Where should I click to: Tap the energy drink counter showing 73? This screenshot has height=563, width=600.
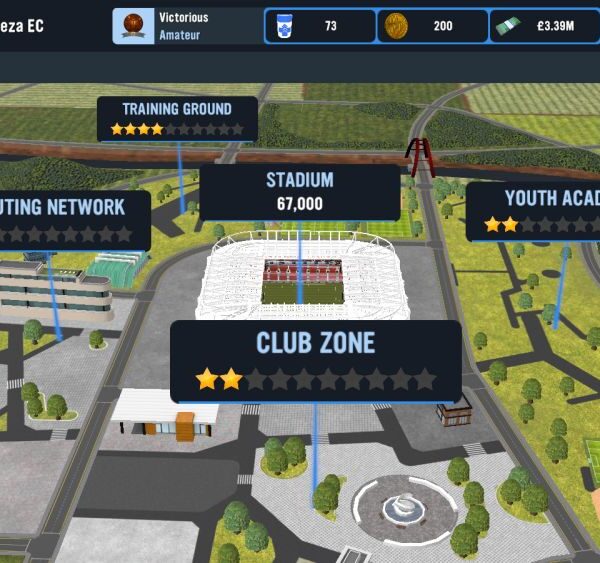pyautogui.click(x=319, y=26)
